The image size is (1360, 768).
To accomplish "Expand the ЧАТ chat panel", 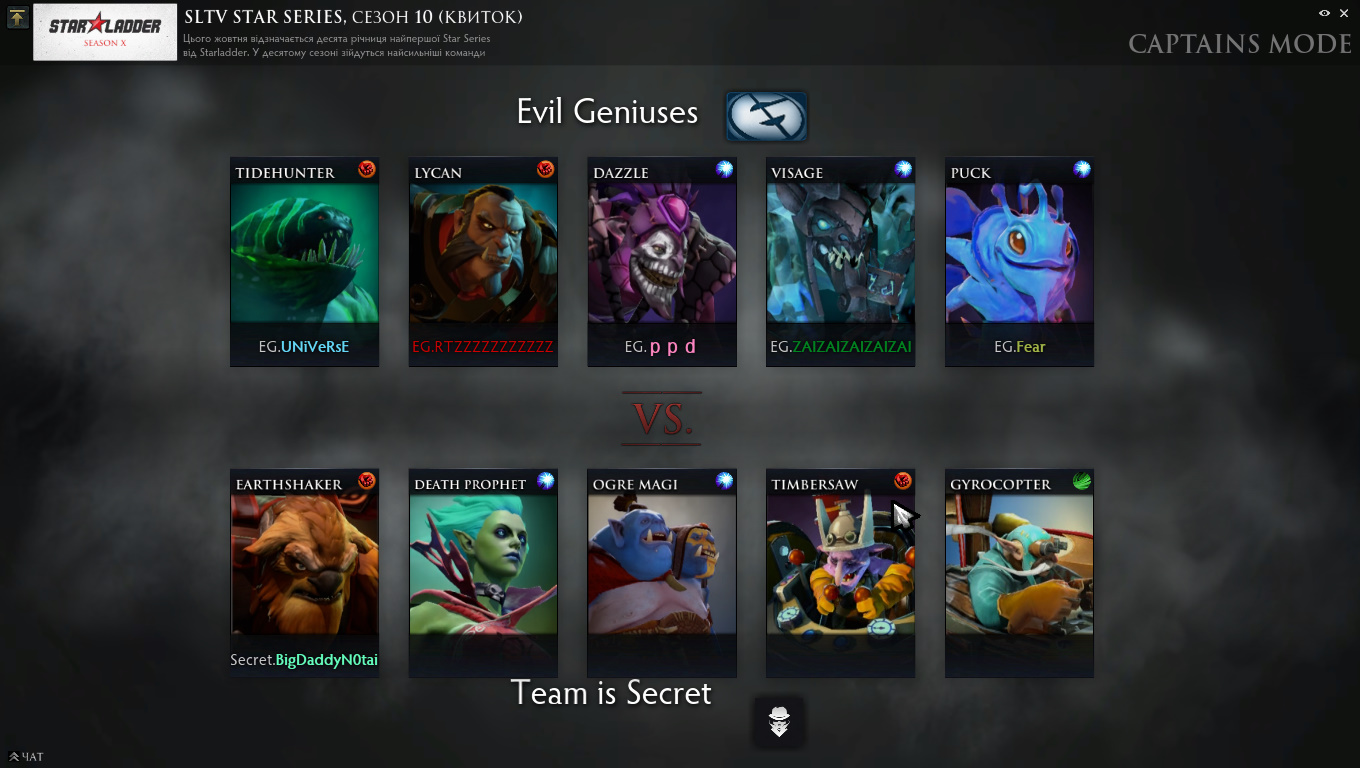I will (26, 757).
